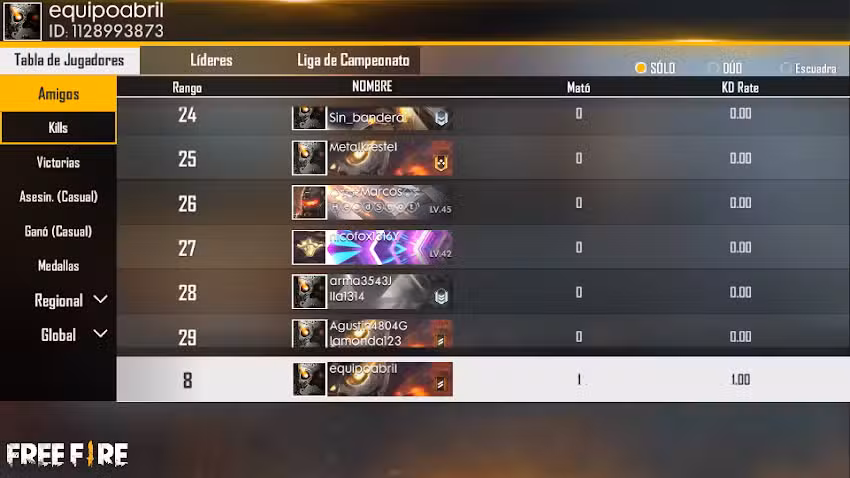Image resolution: width=850 pixels, height=478 pixels.
Task: Open the Asesin. (Casual) ranking
Action: 58,197
